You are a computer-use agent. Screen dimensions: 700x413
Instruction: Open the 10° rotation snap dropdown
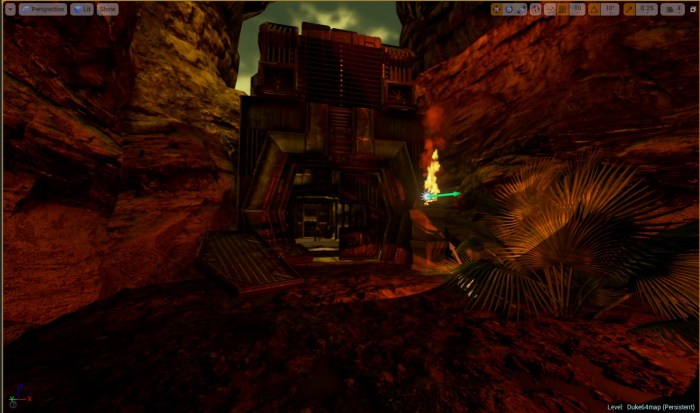click(611, 9)
